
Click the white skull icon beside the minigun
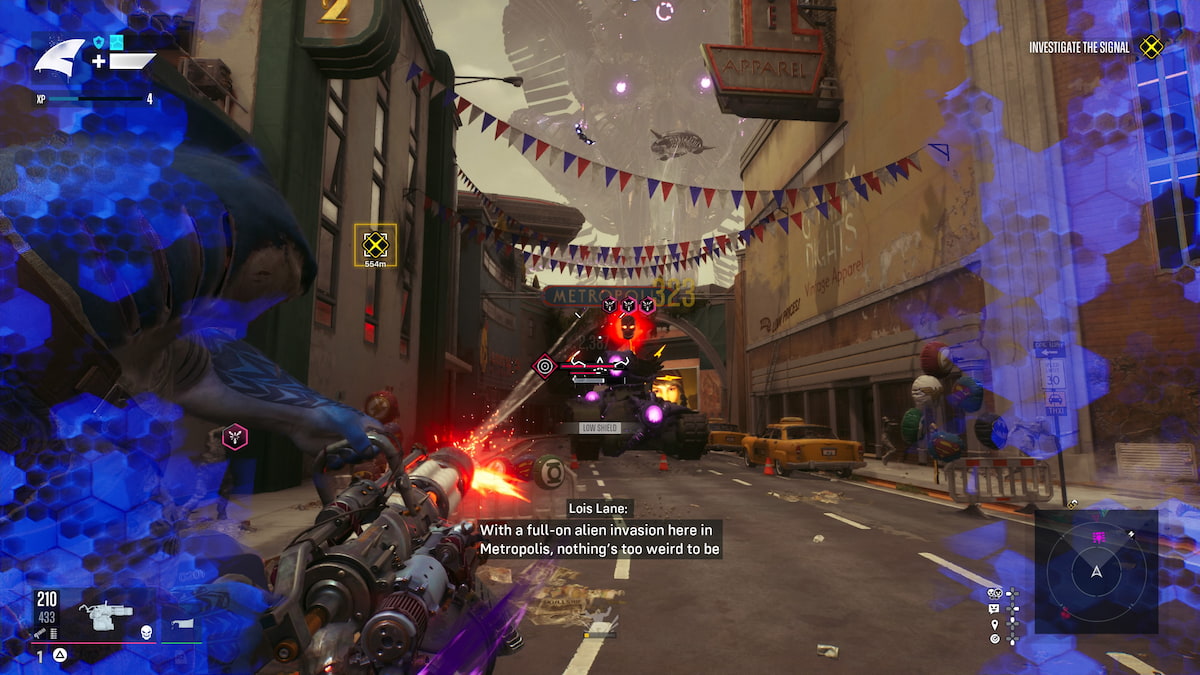[x=145, y=631]
